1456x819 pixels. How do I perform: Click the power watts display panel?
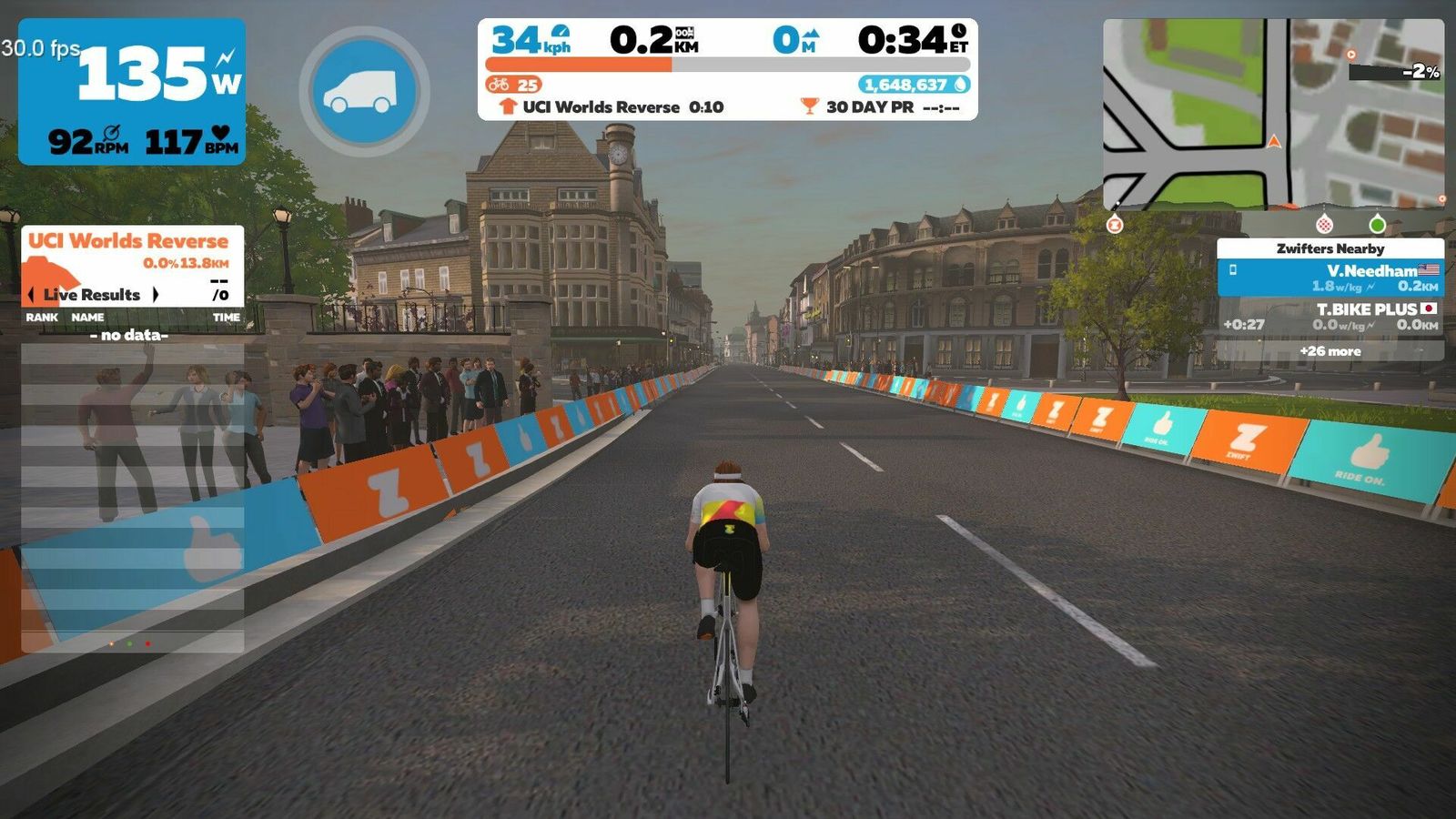coord(132,91)
